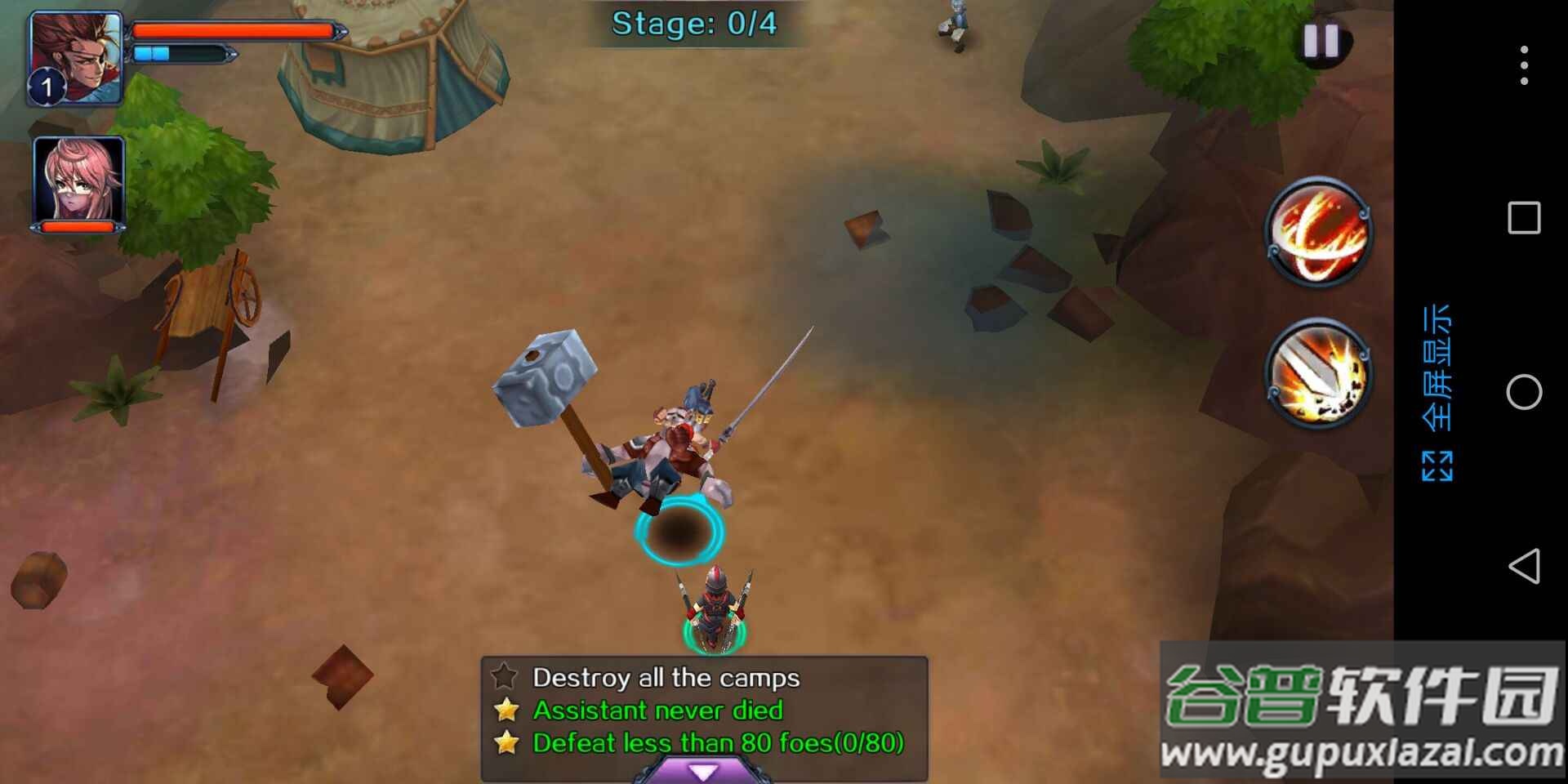This screenshot has width=1568, height=784.
Task: Select the pink-haired assistant portrait
Action: [x=79, y=180]
